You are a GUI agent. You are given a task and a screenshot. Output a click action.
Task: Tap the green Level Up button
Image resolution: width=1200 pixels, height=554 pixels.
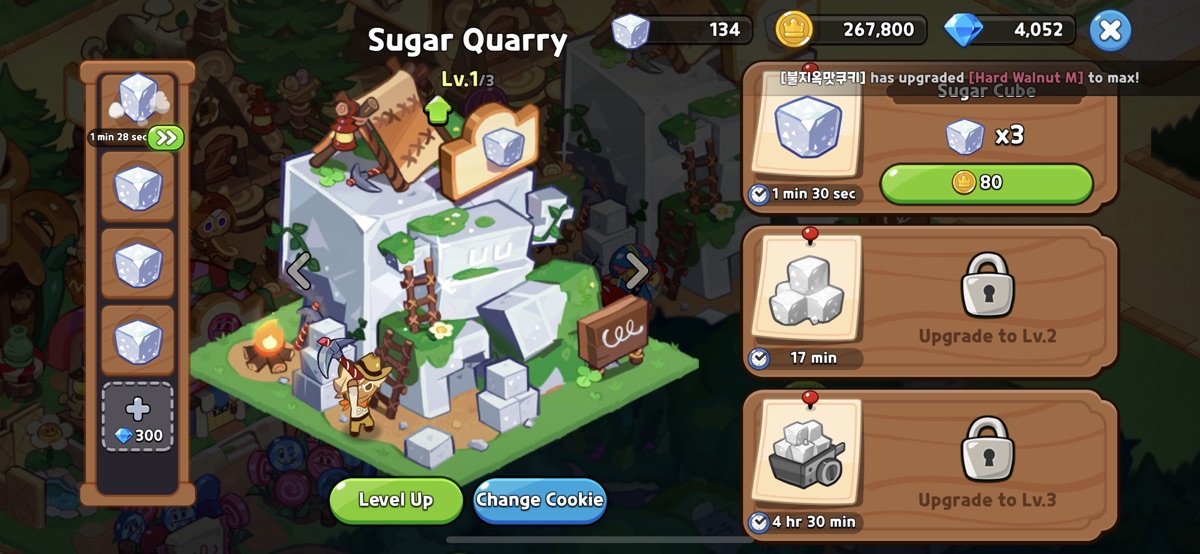coord(396,500)
